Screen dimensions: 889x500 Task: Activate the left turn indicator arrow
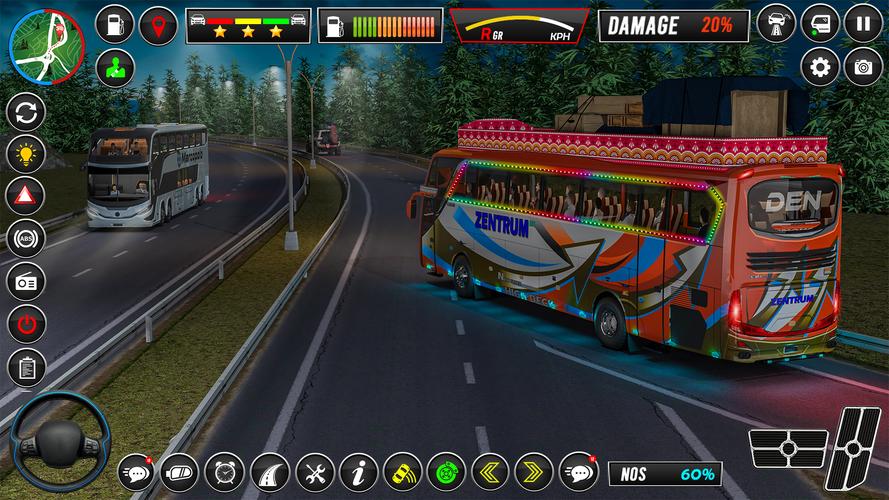[490, 471]
